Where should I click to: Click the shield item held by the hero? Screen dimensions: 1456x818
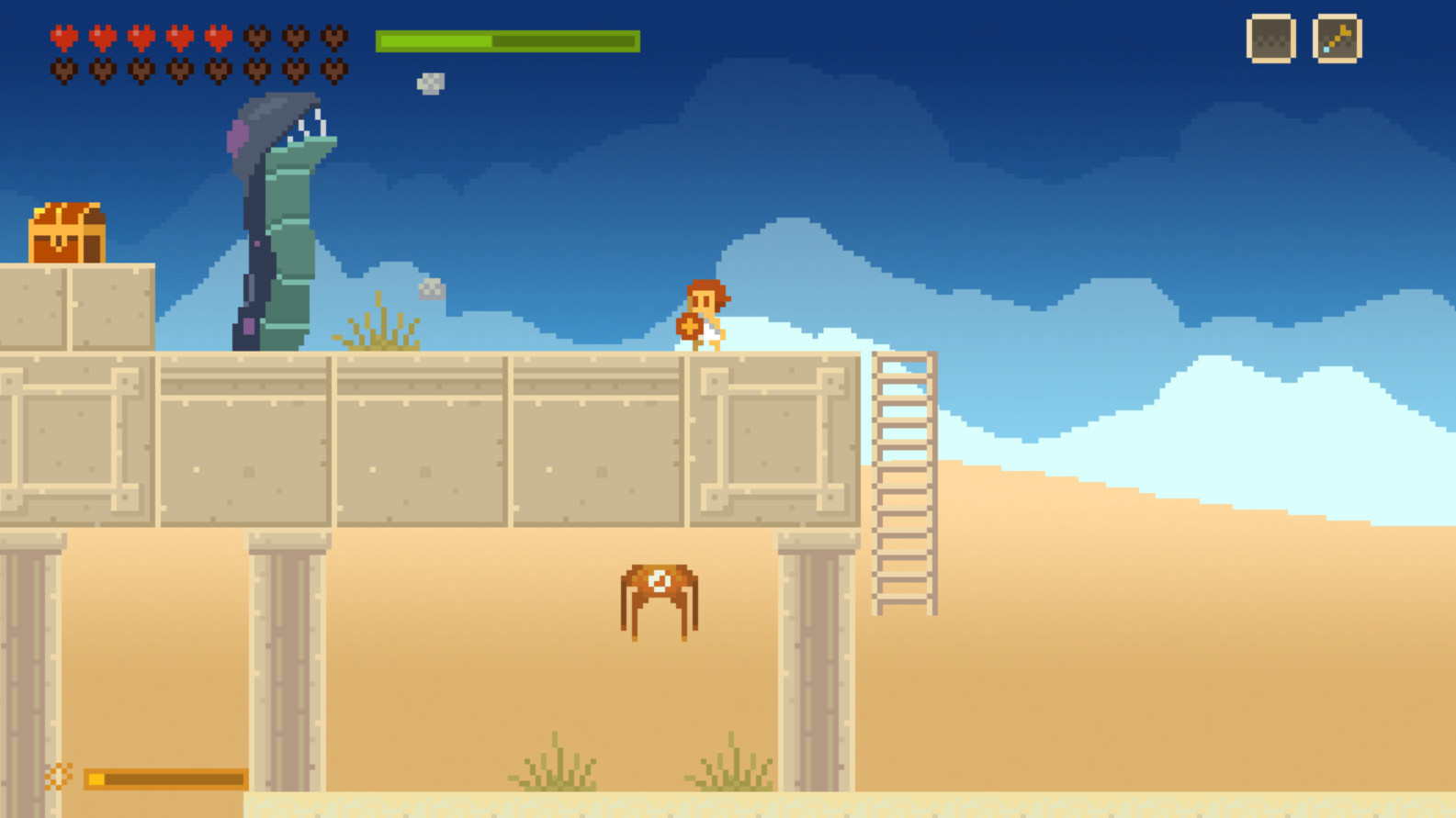pos(687,327)
